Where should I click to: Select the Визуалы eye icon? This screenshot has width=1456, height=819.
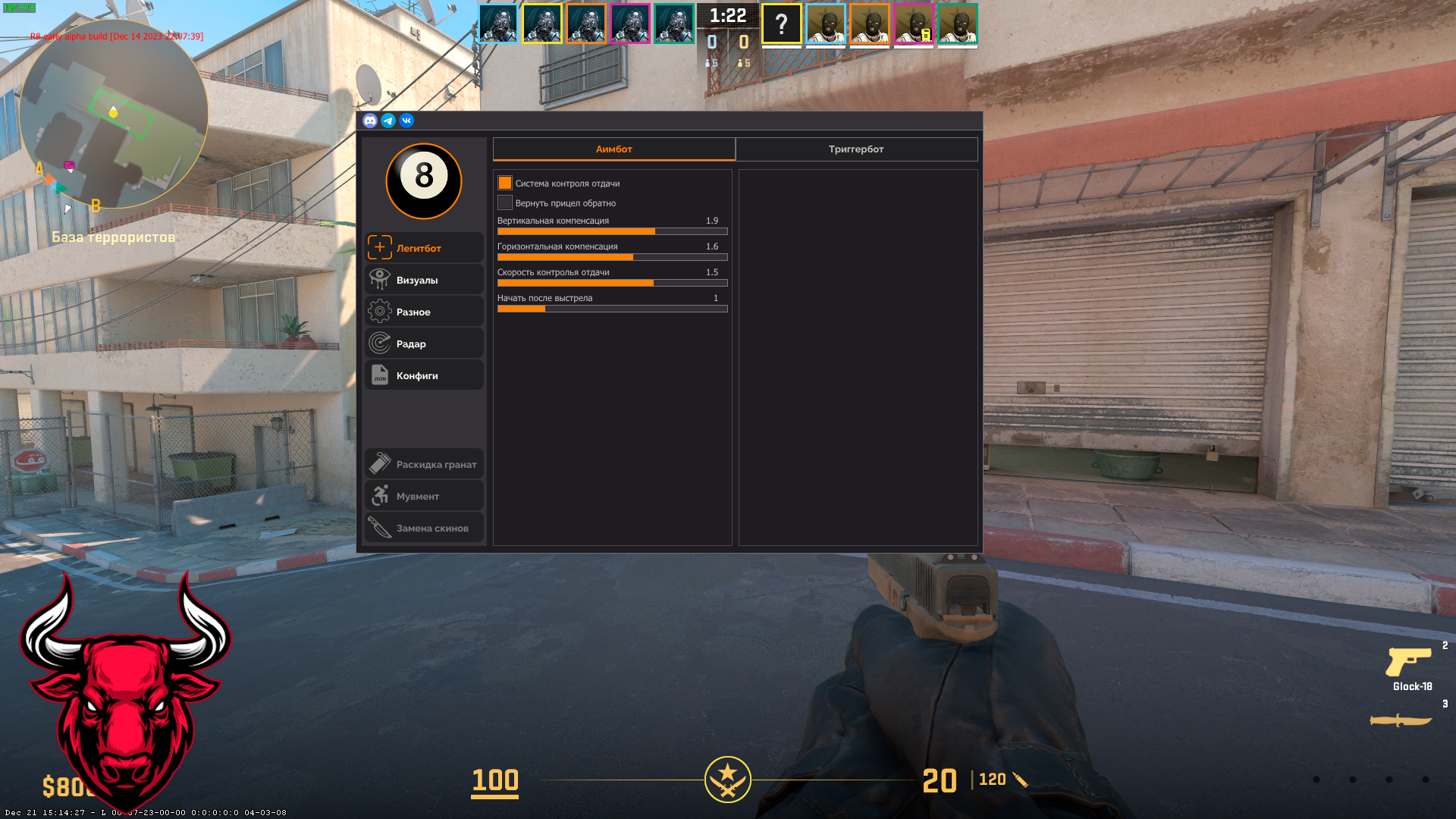(379, 279)
